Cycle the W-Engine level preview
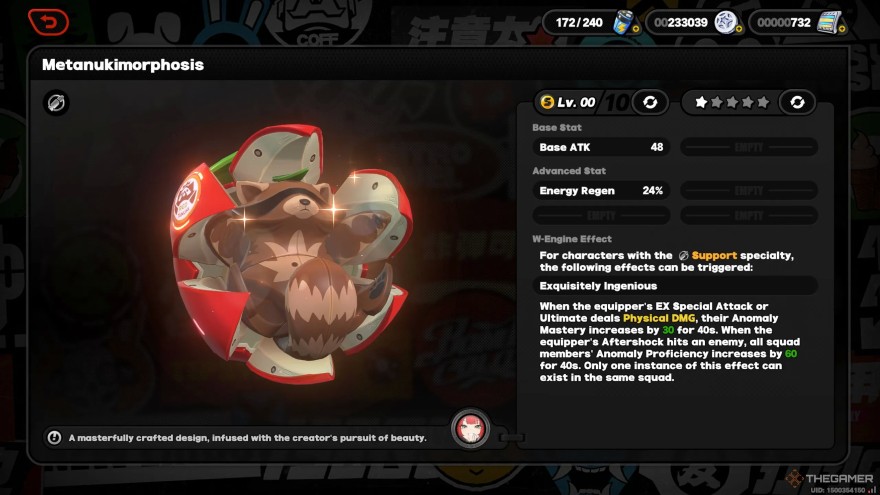 coord(650,102)
